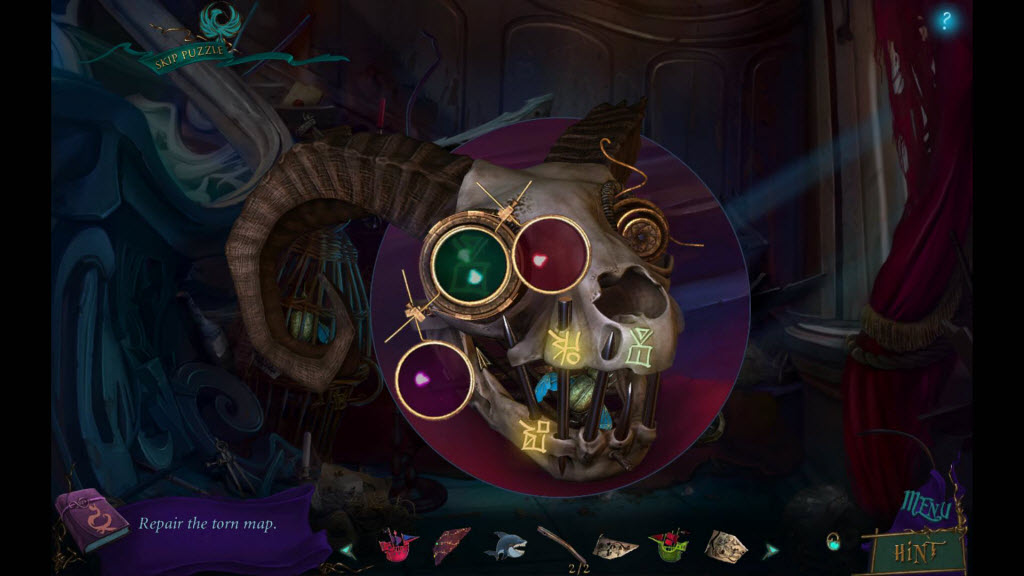Select the shark figurine inventory item
1024x576 pixels.
(505, 546)
